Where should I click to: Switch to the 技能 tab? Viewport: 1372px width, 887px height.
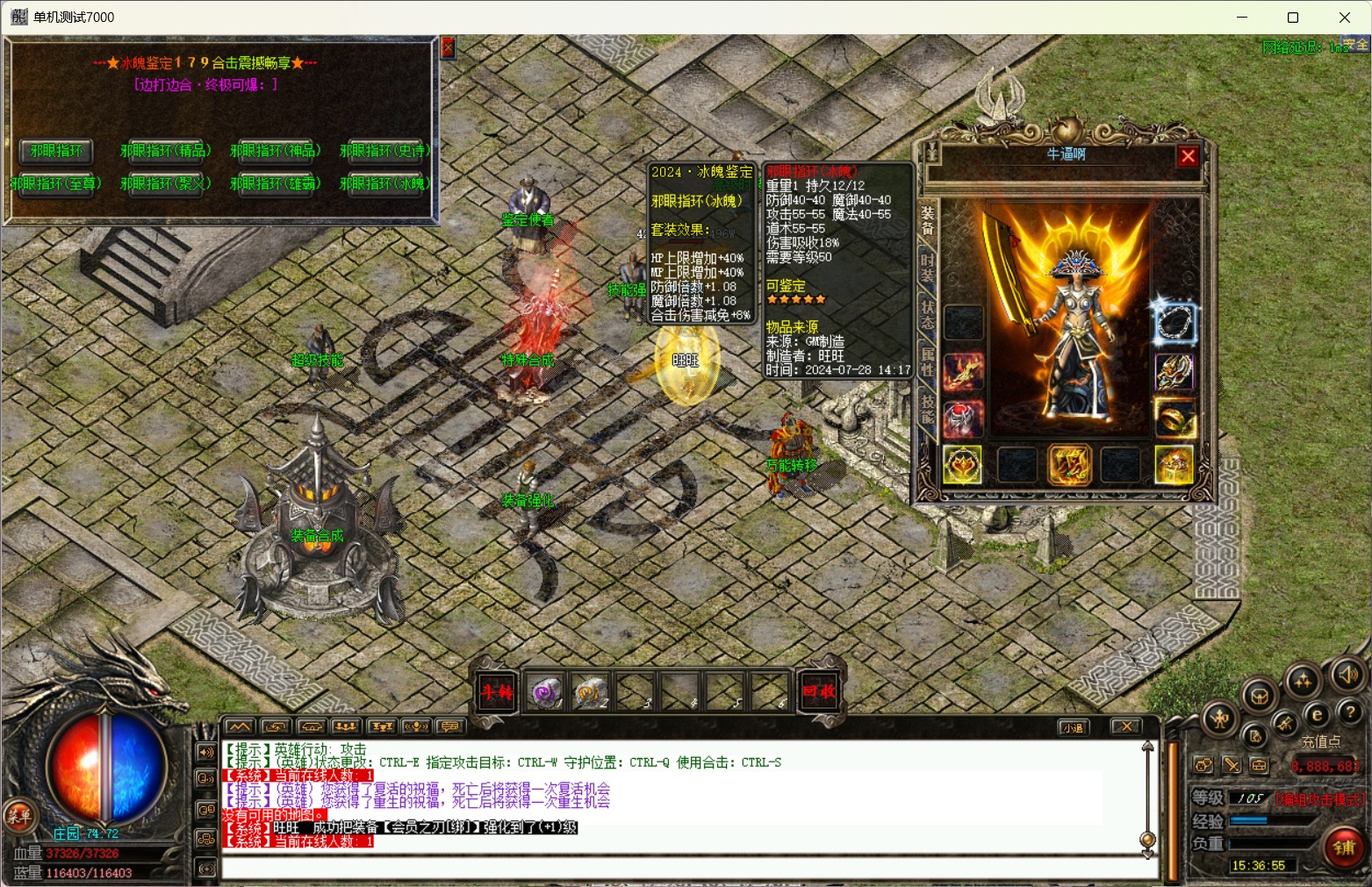(927, 408)
